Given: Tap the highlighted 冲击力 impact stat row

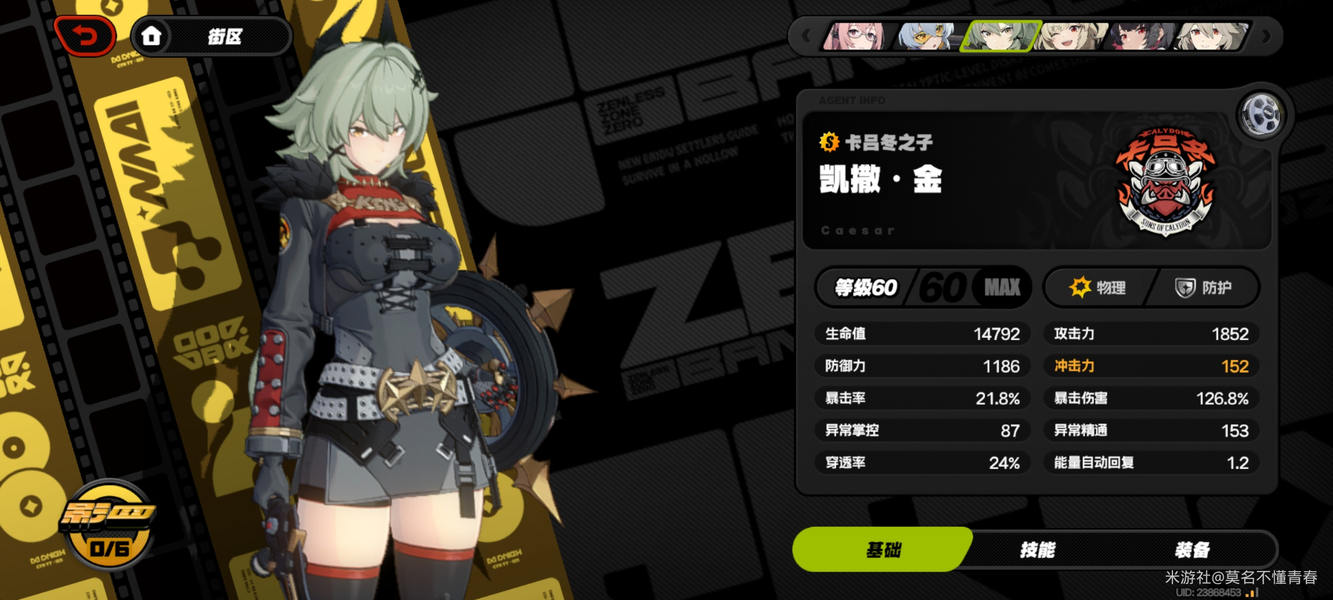Looking at the screenshot, I should point(1151,366).
